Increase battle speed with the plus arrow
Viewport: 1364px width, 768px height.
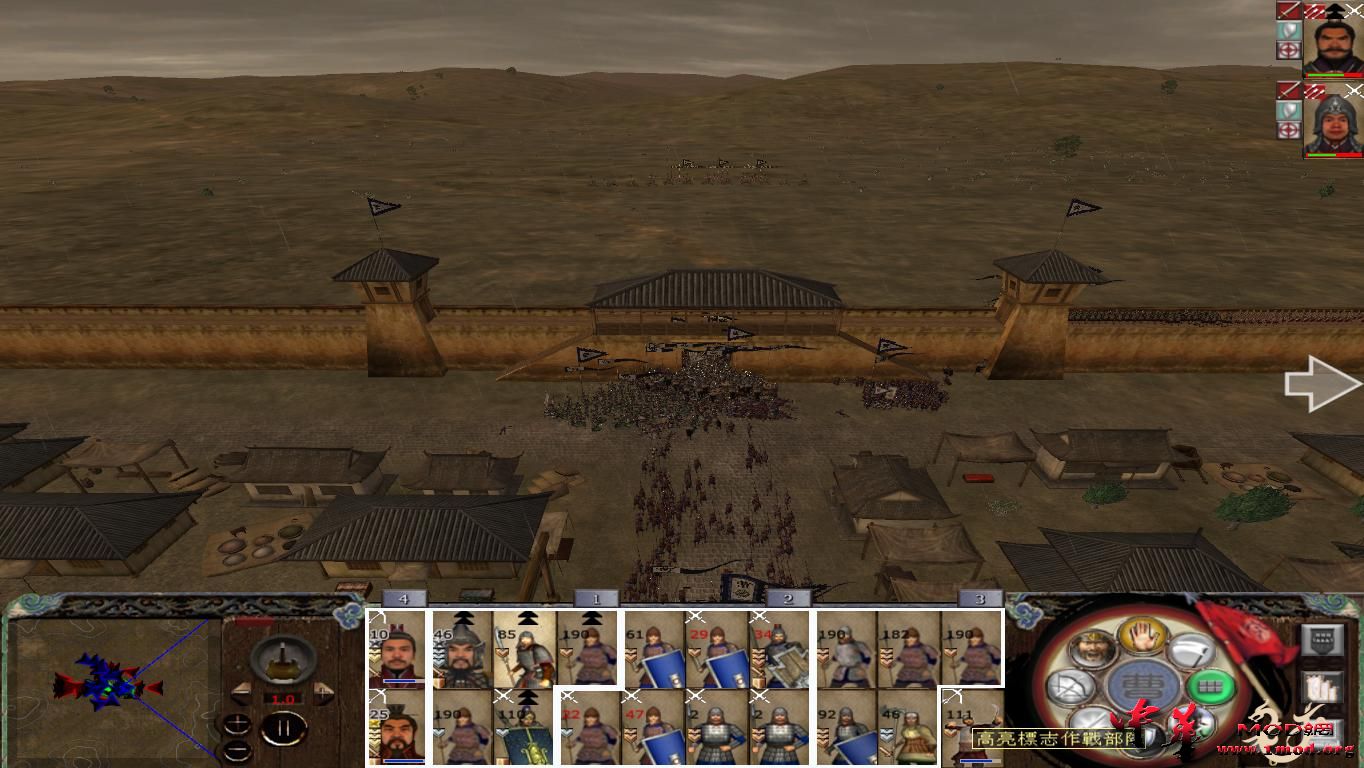[x=323, y=692]
